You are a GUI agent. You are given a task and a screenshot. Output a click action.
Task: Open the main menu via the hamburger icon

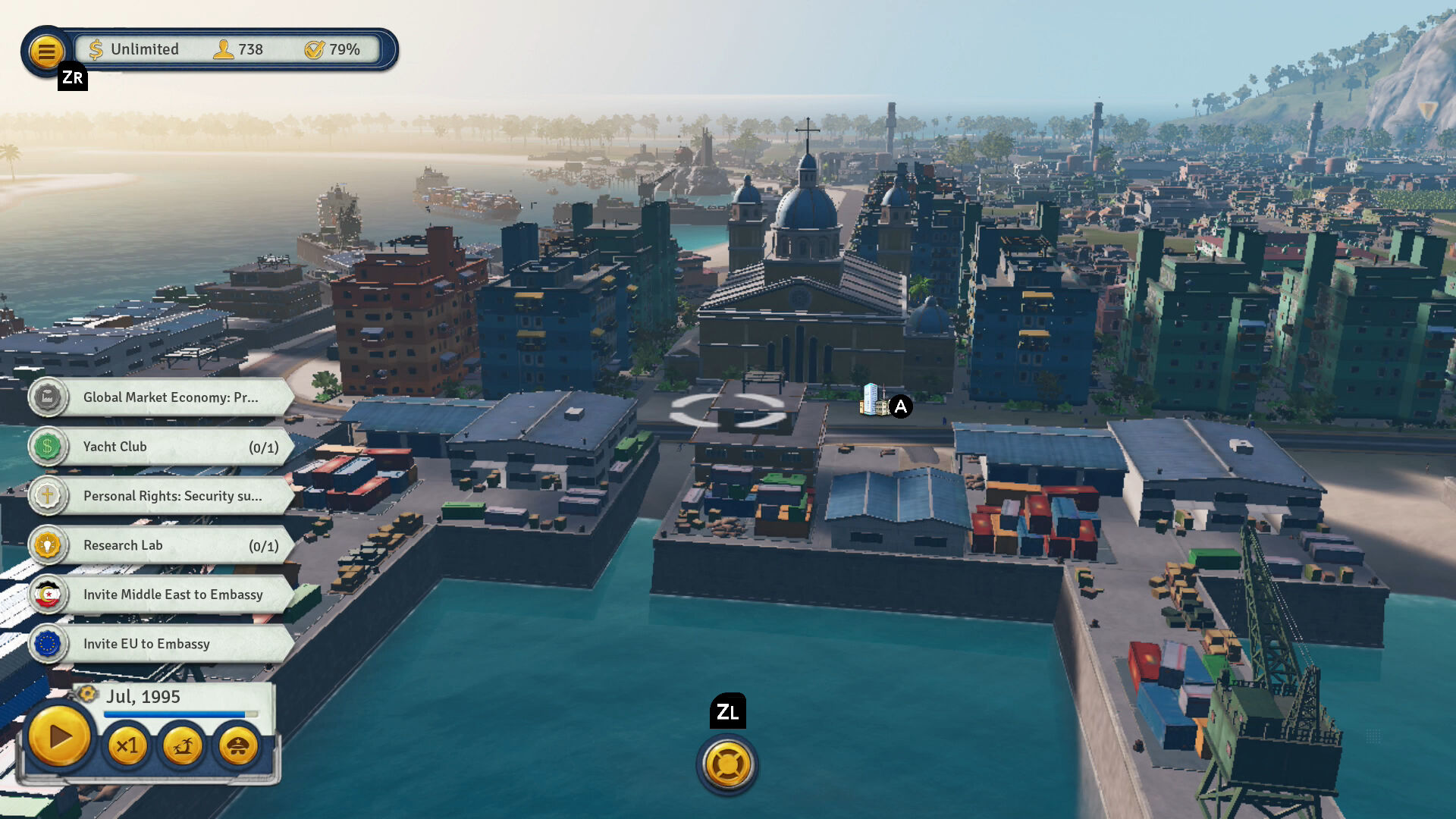(47, 50)
